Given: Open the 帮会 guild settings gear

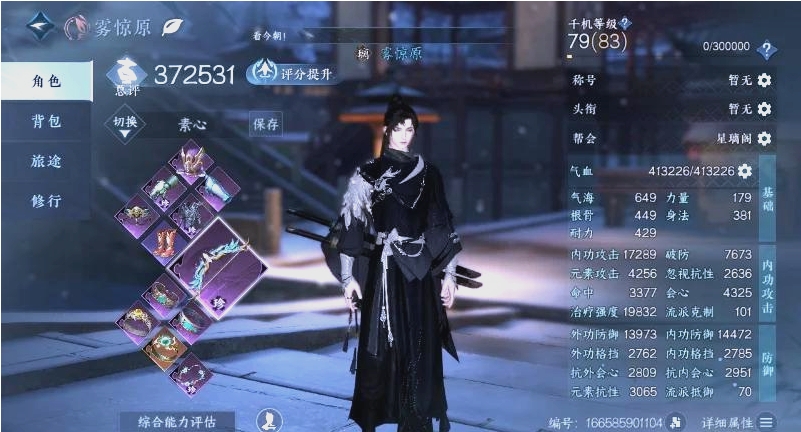Looking at the screenshot, I should tap(764, 138).
